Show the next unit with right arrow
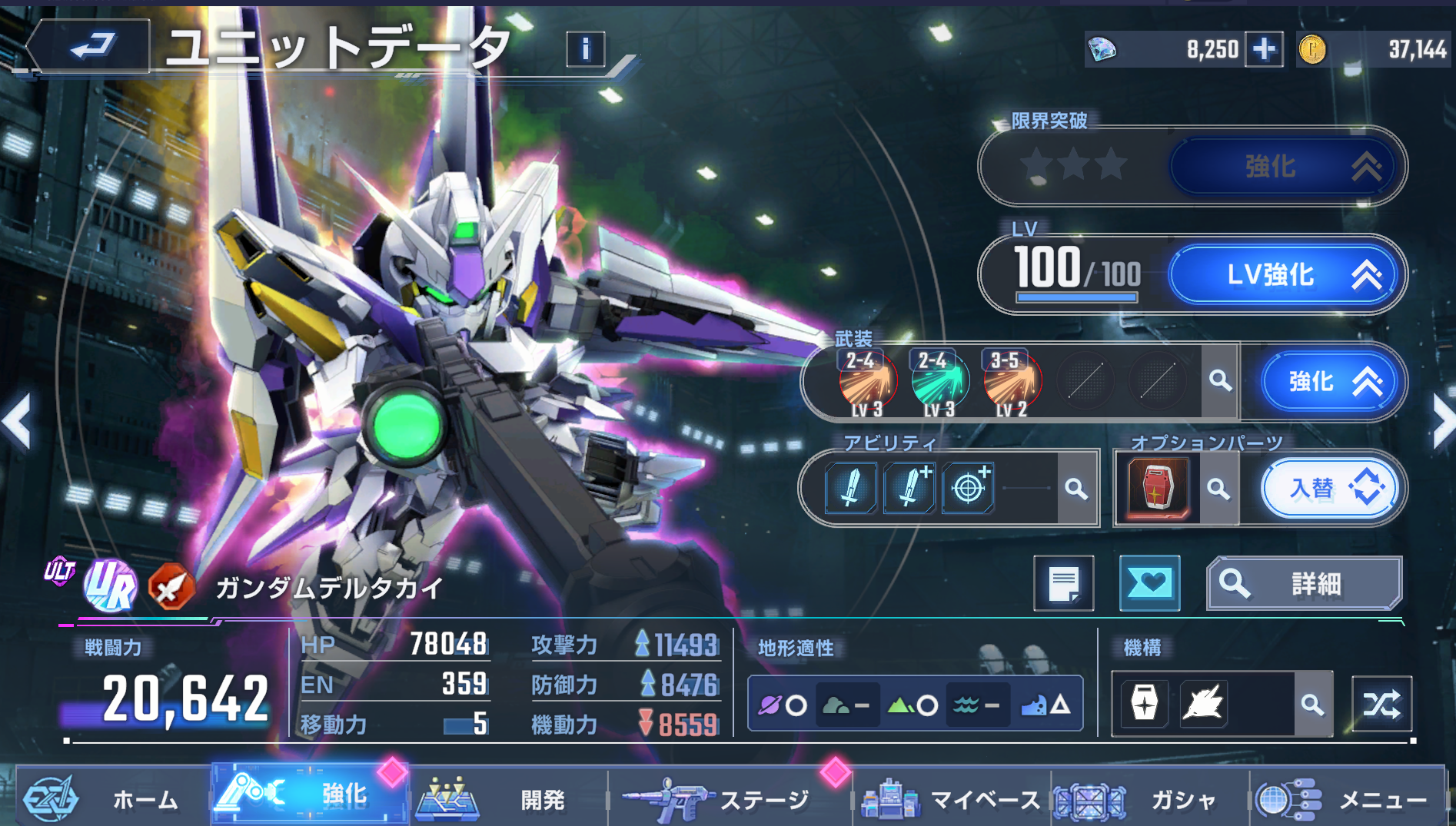1456x826 pixels. pyautogui.click(x=1441, y=421)
